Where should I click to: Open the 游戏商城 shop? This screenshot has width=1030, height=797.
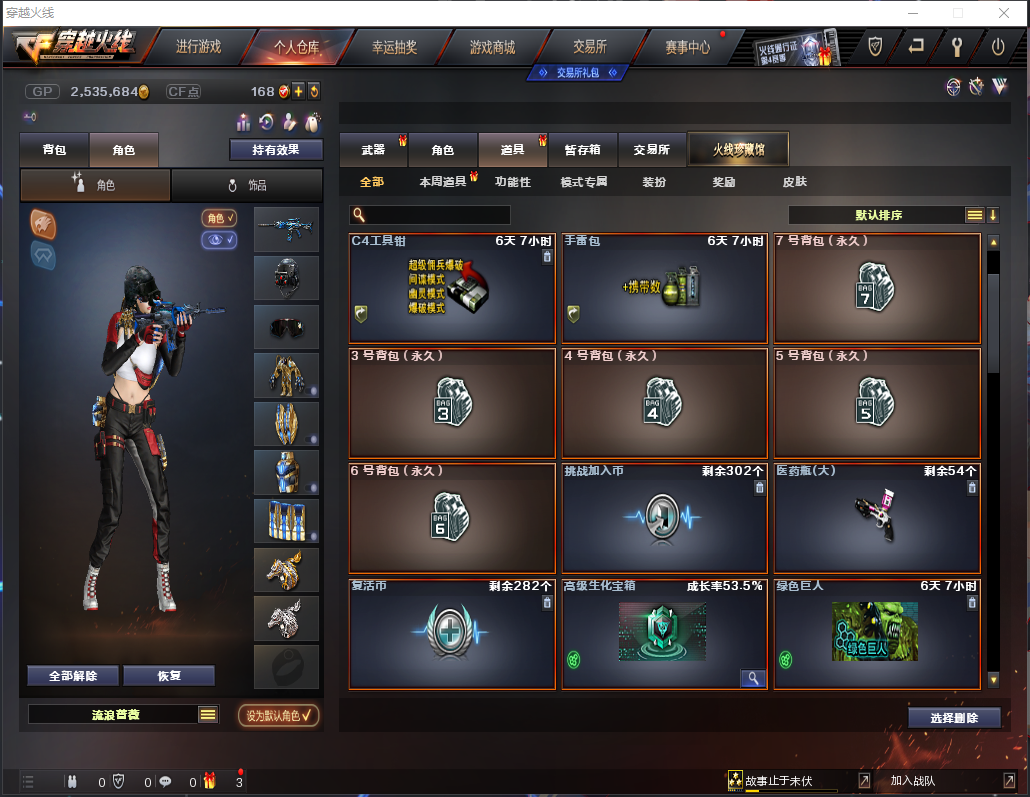tap(492, 47)
